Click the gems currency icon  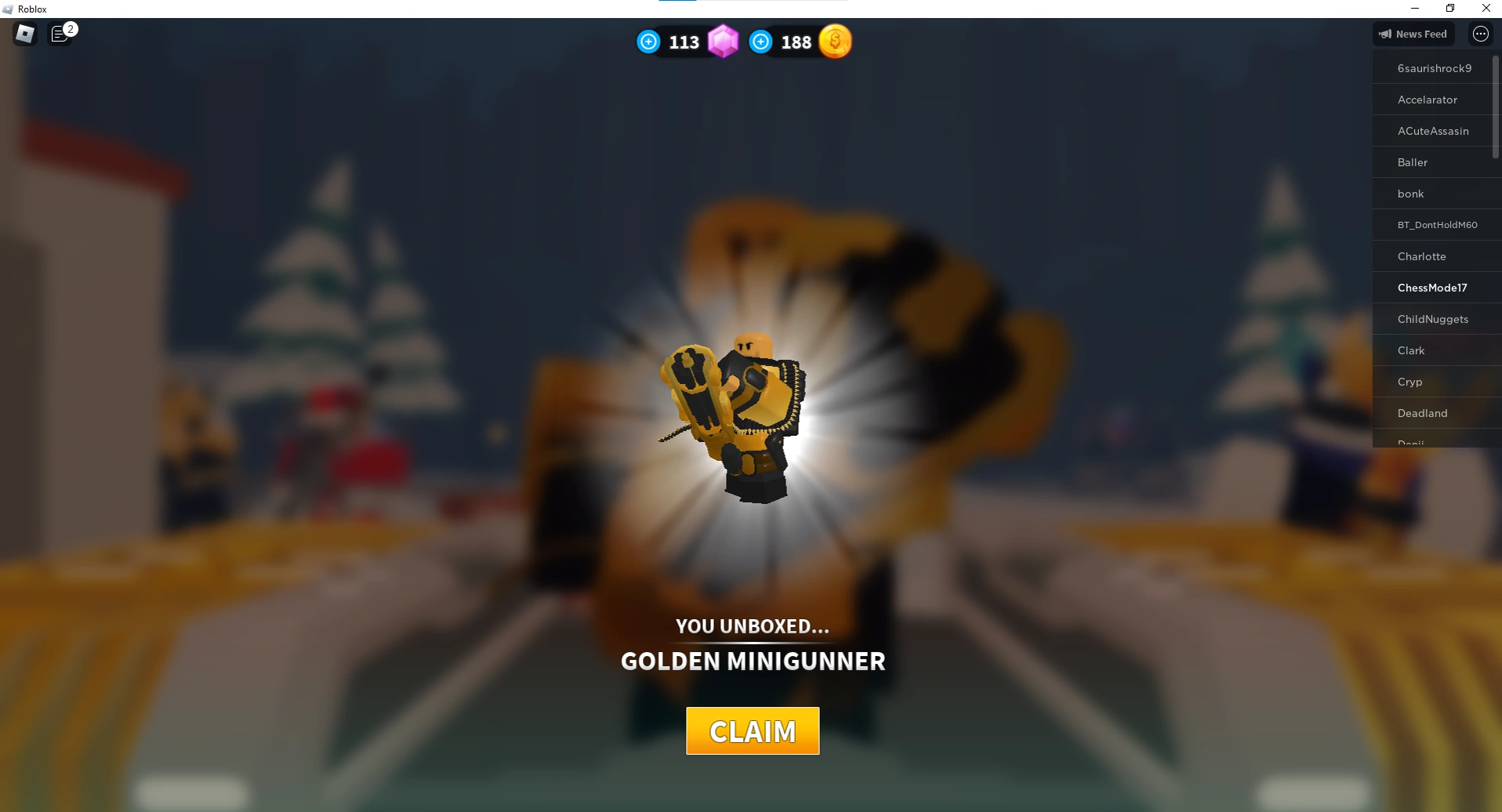(x=723, y=42)
